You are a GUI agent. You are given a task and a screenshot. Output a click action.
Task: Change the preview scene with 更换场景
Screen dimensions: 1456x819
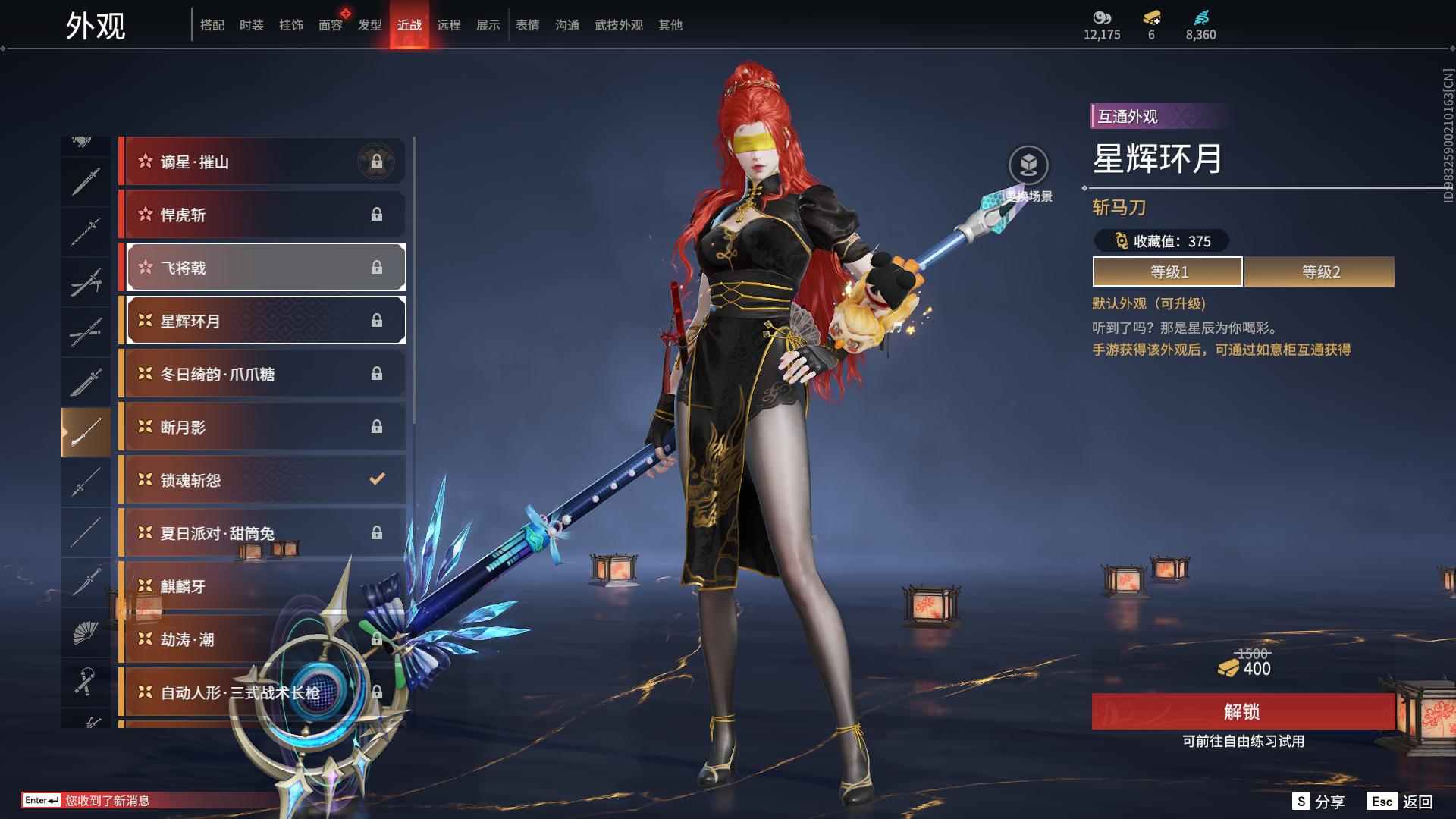click(x=1028, y=166)
